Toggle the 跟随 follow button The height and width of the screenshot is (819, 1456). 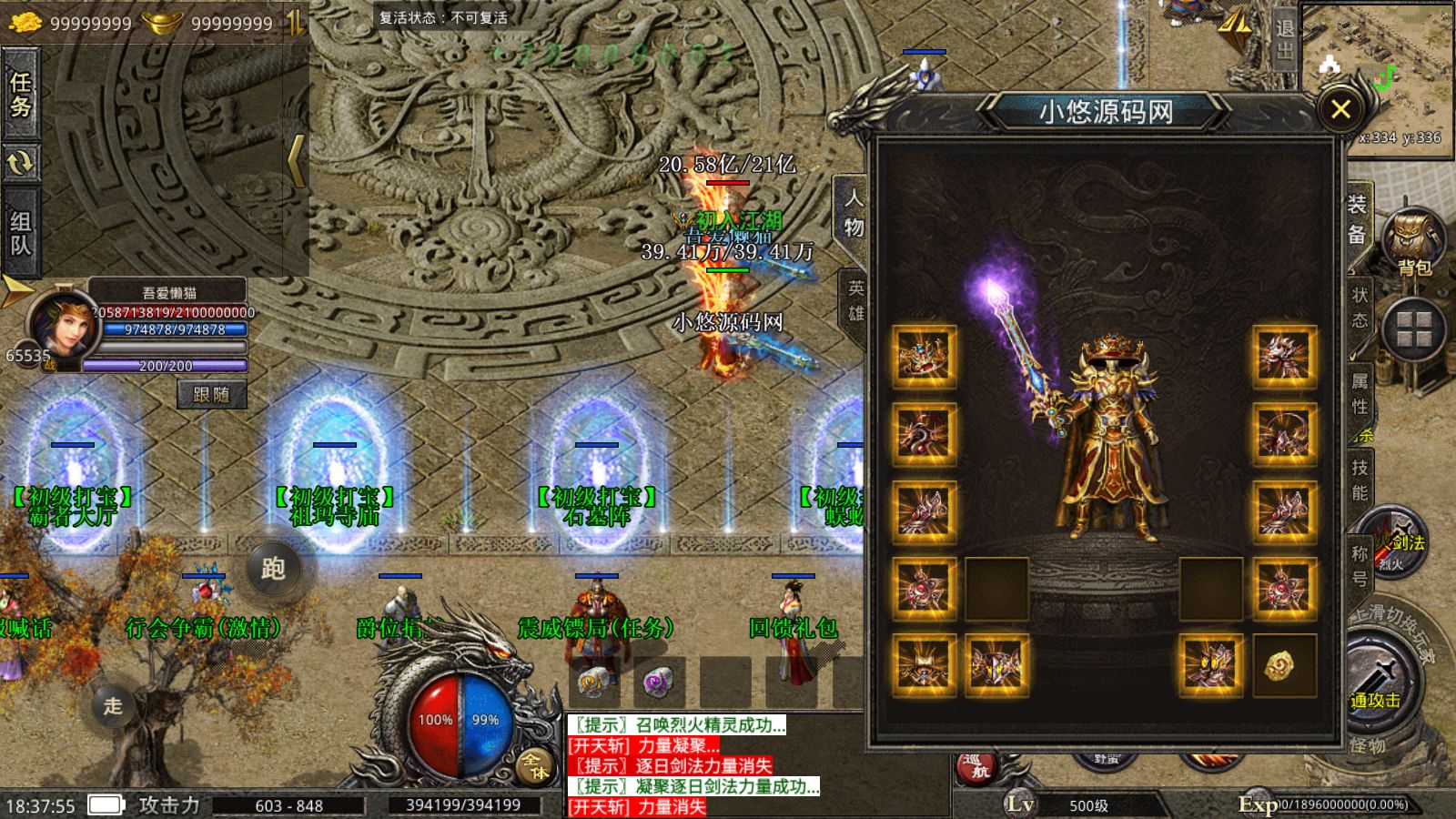[x=211, y=395]
